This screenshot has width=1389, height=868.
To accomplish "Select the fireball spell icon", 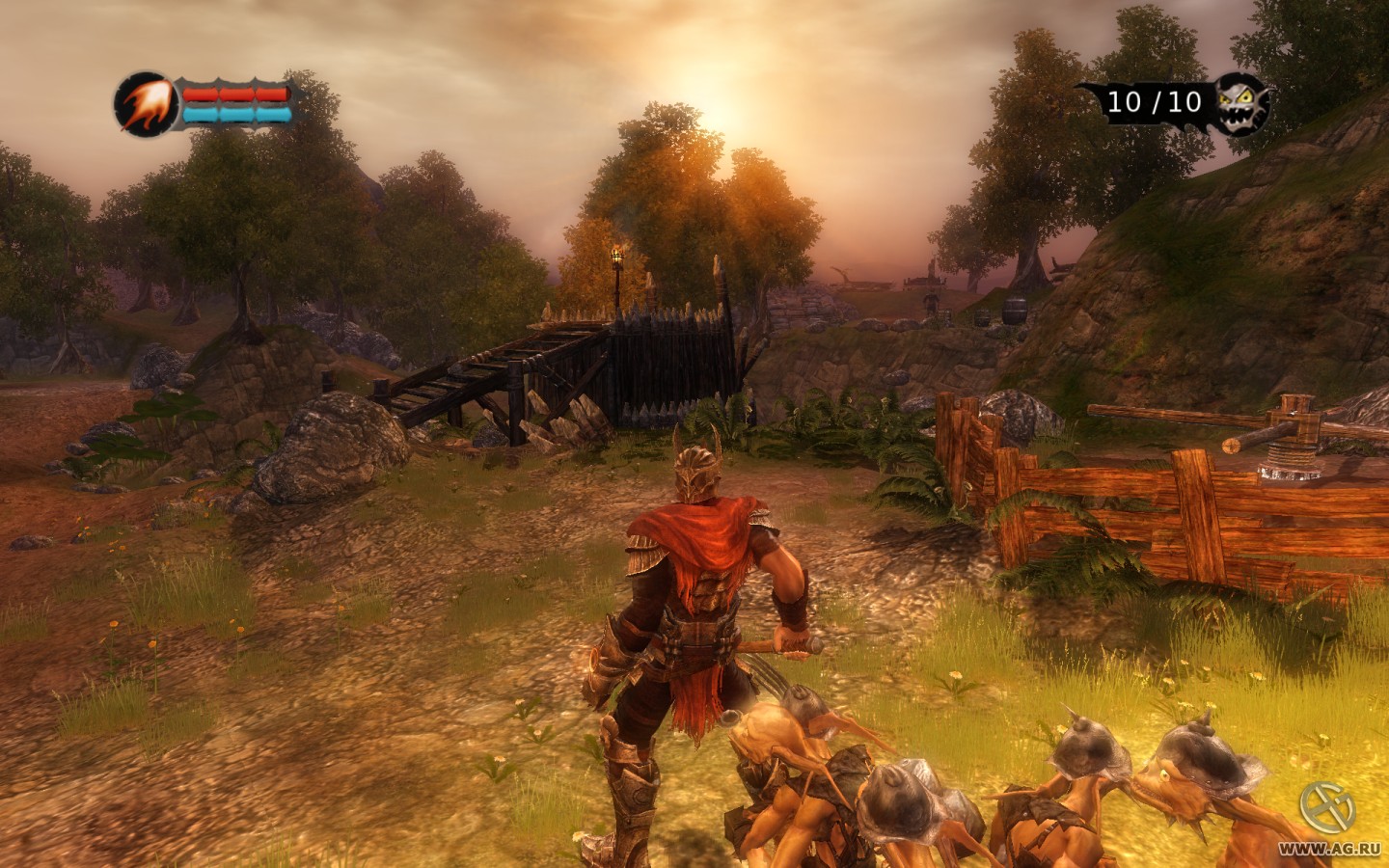I will point(142,101).
